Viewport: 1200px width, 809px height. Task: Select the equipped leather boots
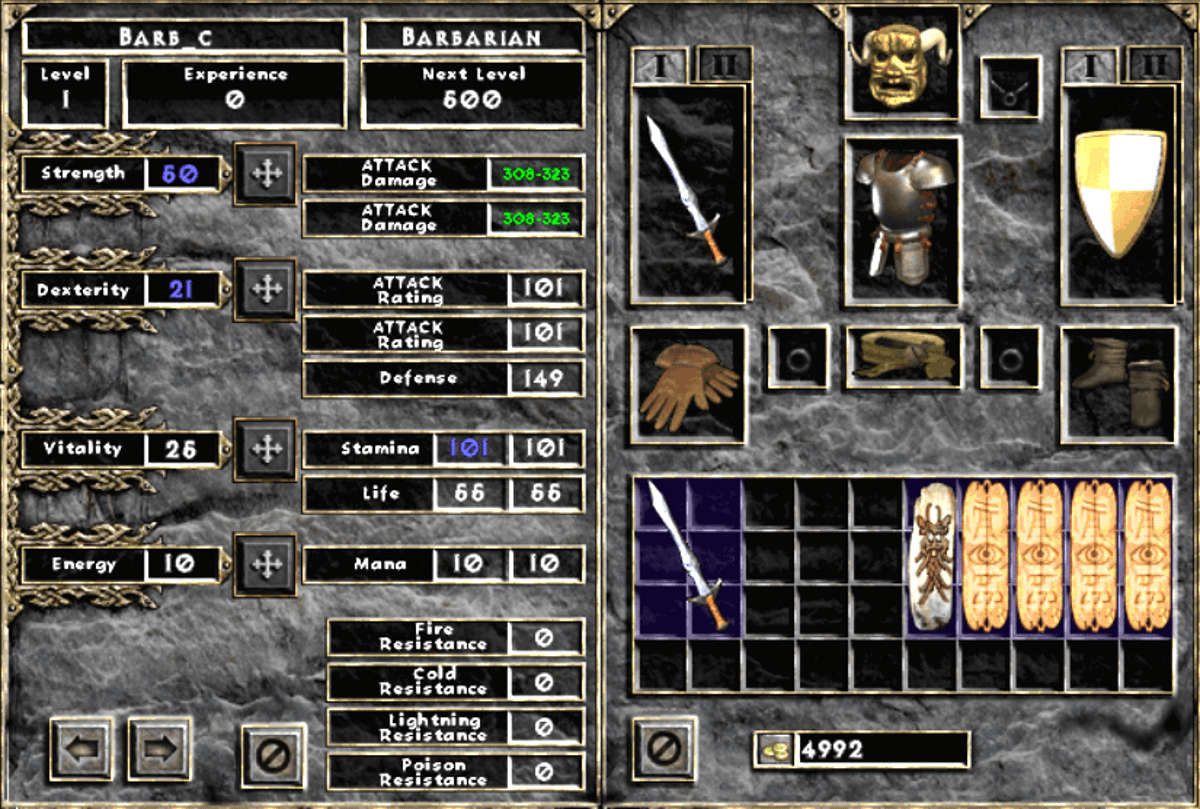tap(1119, 385)
